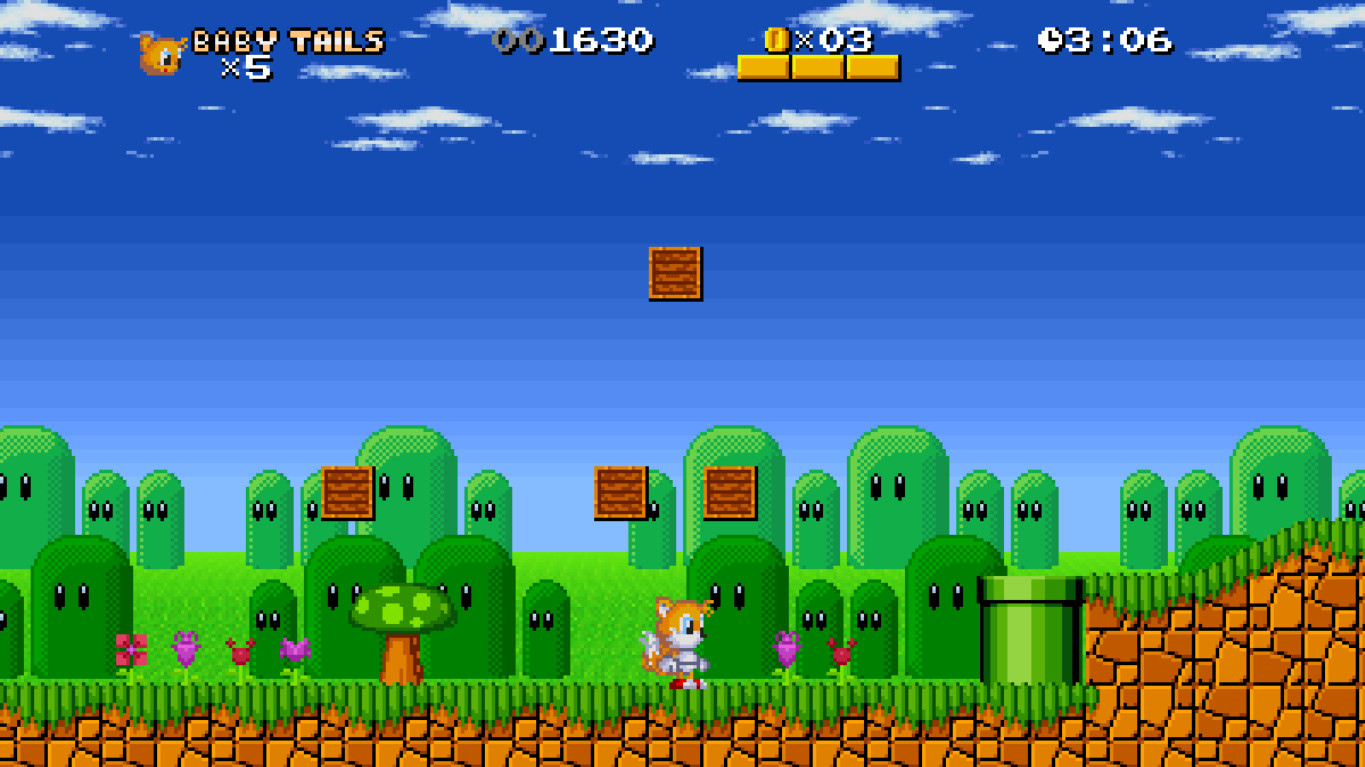The image size is (1365, 767).
Task: Click the leftmost of the two paired wooden blocks
Action: click(x=618, y=494)
